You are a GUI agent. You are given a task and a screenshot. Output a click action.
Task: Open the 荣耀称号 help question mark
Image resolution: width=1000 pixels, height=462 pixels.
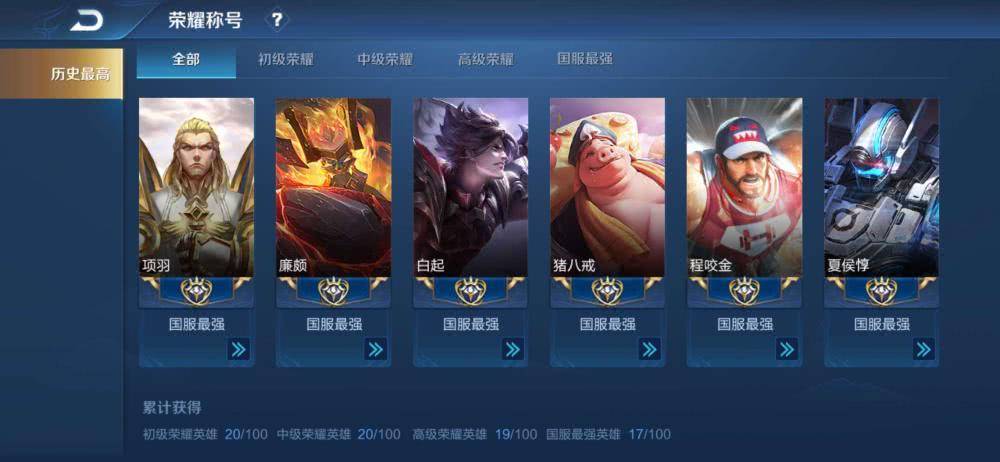(277, 20)
